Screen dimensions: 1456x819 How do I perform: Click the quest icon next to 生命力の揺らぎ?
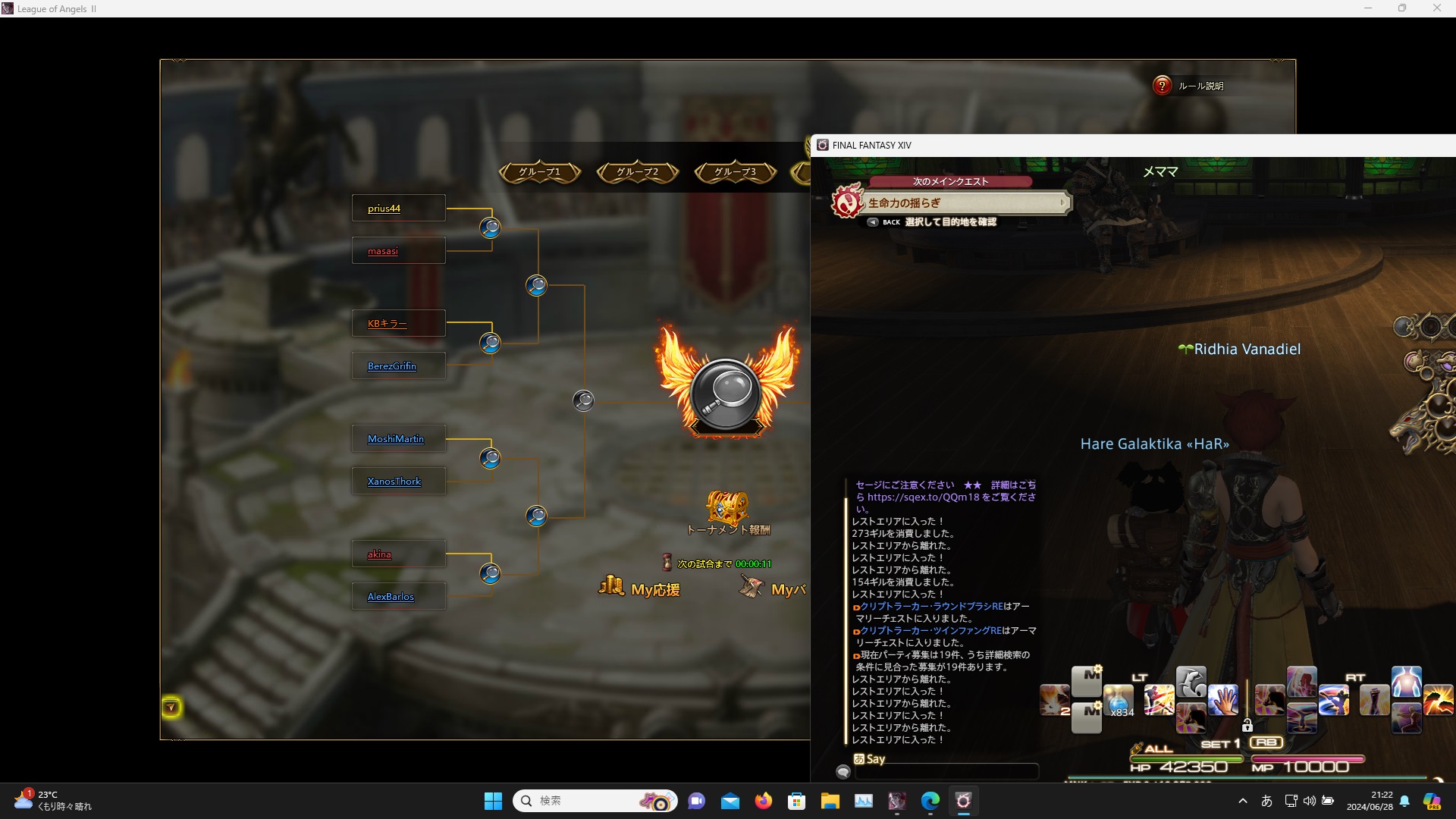(849, 202)
